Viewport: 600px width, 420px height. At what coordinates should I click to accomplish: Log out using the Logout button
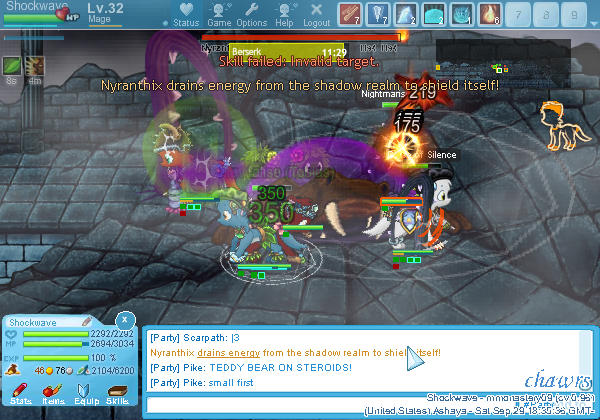click(x=316, y=15)
